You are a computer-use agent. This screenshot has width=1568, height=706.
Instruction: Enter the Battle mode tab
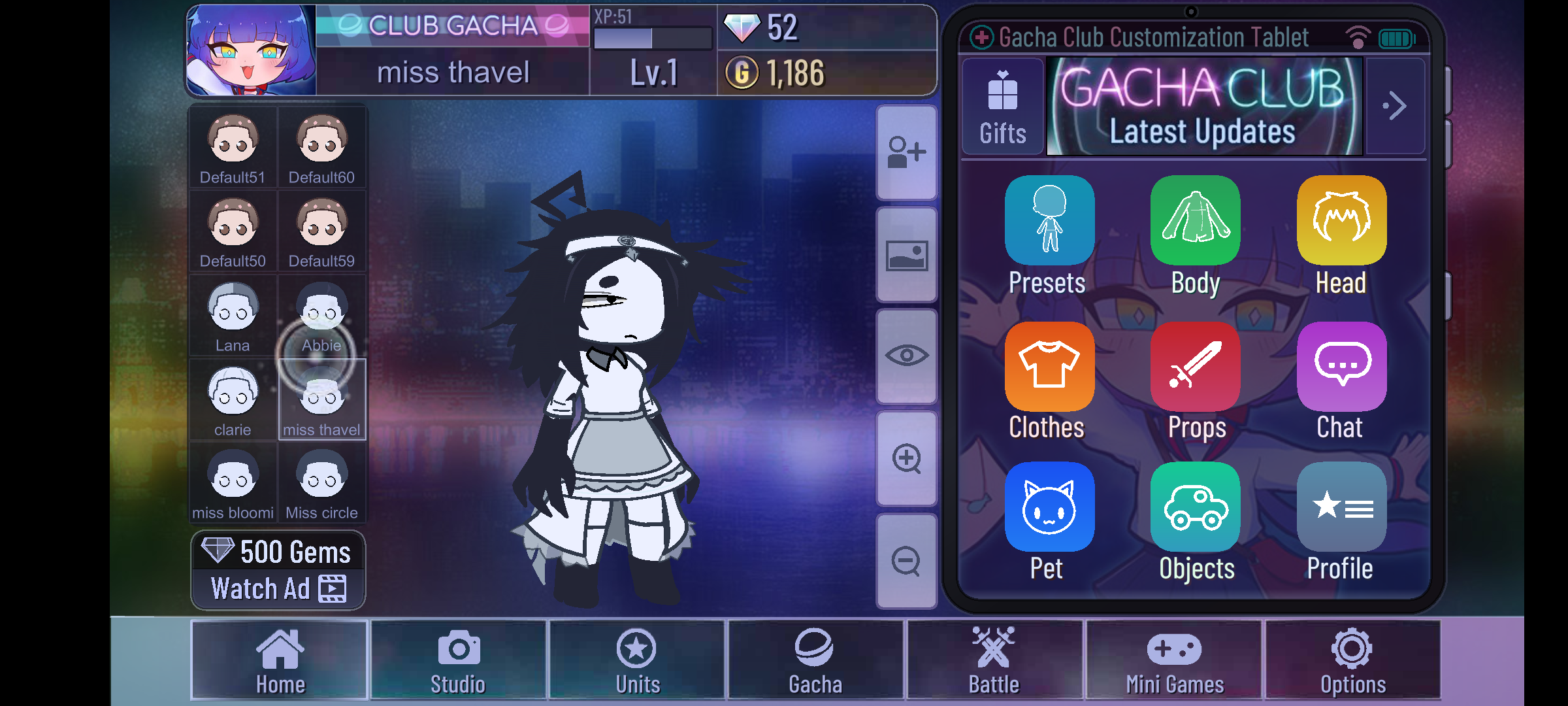pyautogui.click(x=994, y=660)
